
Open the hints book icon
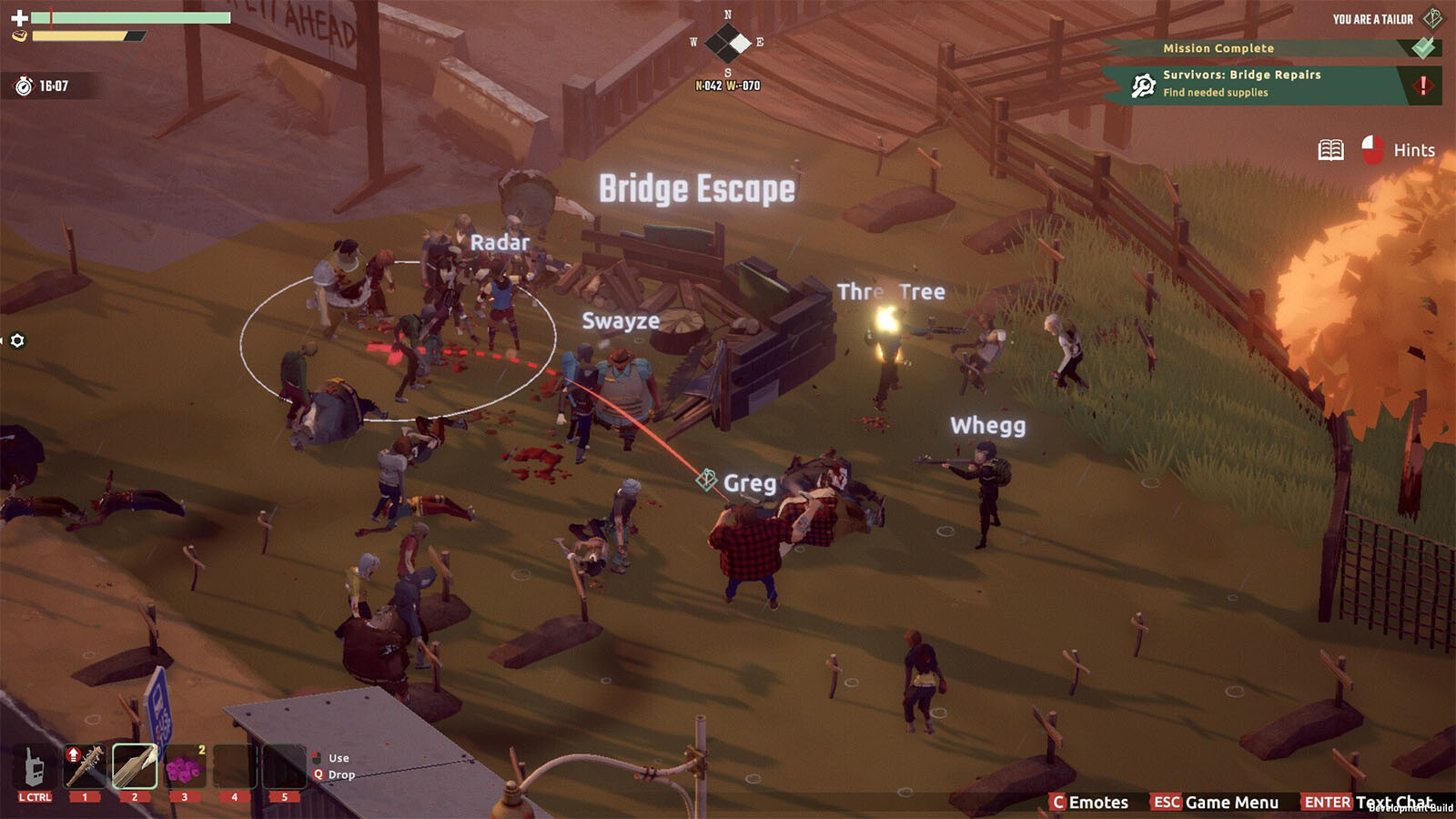(x=1330, y=150)
